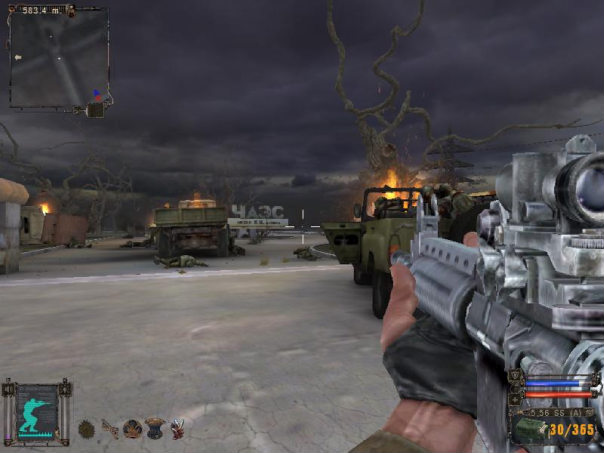Click the red and white artifact icon

click(178, 429)
